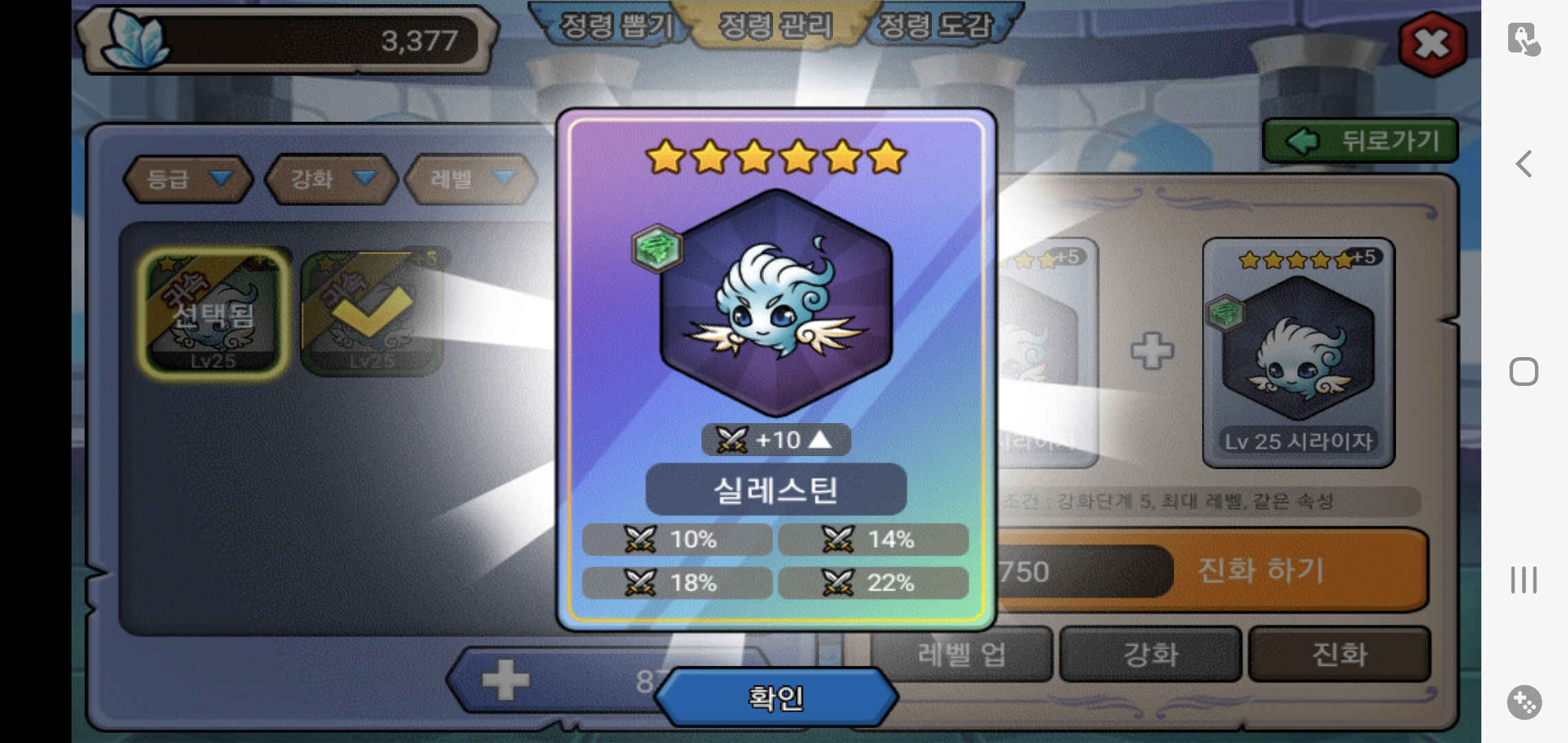1568x743 pixels.
Task: Tap the Android back arrow
Action: pos(1524,164)
